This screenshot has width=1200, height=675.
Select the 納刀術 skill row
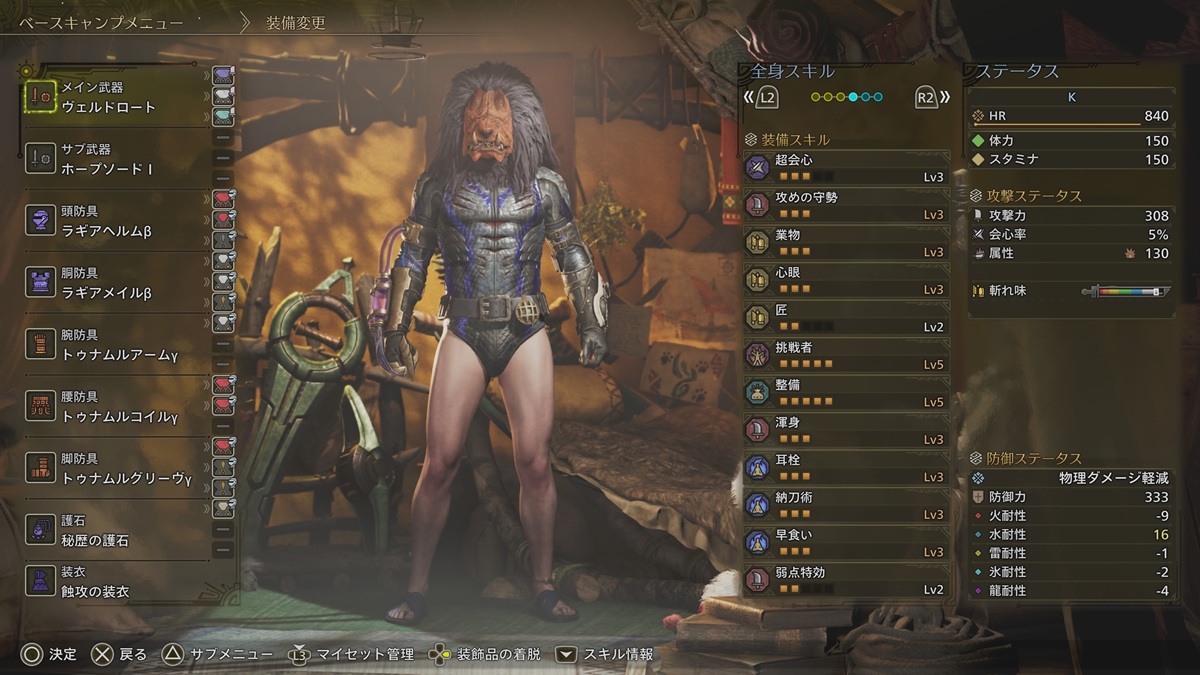click(x=846, y=506)
